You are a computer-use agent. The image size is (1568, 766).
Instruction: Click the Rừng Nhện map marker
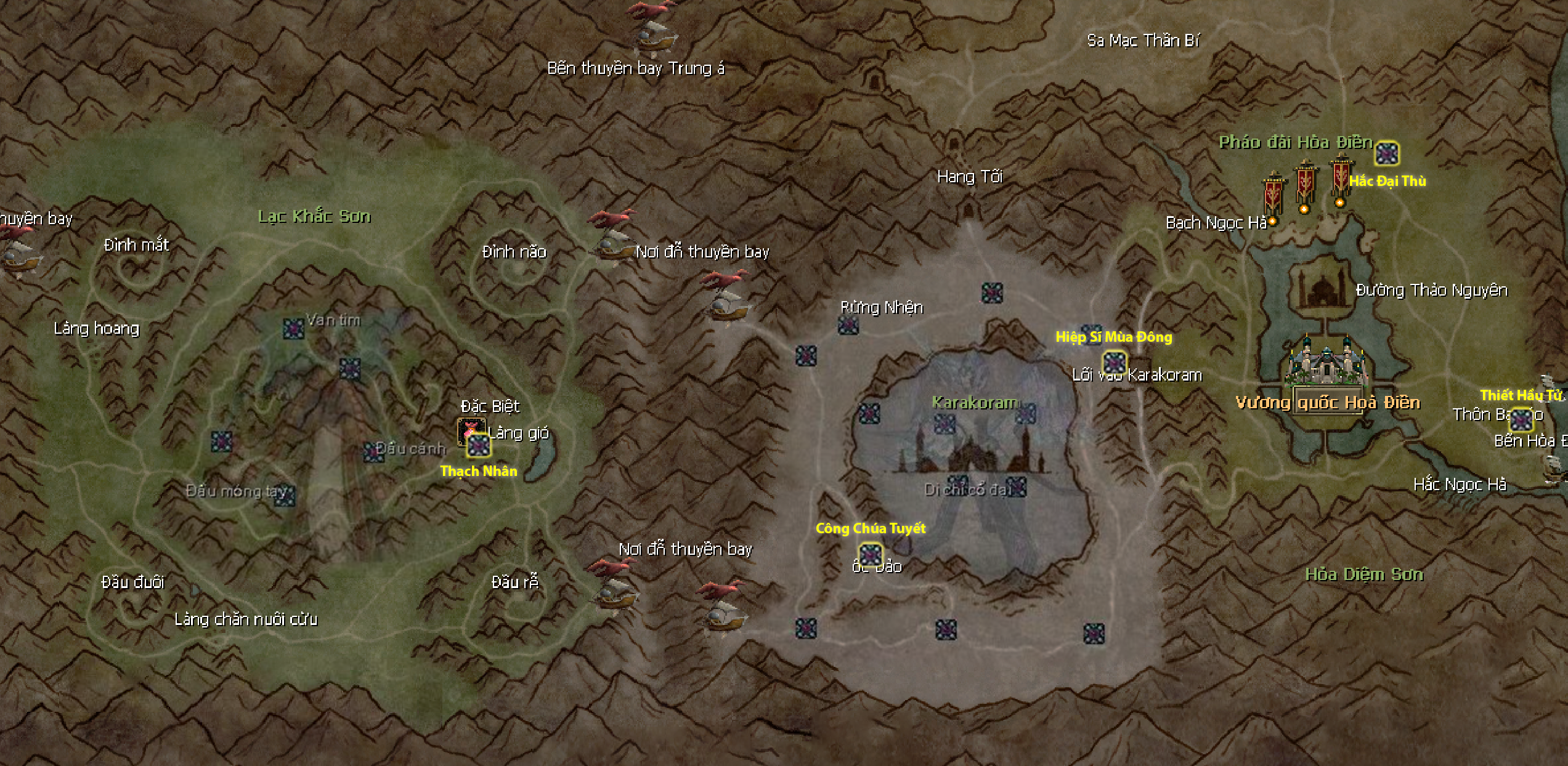tap(848, 325)
